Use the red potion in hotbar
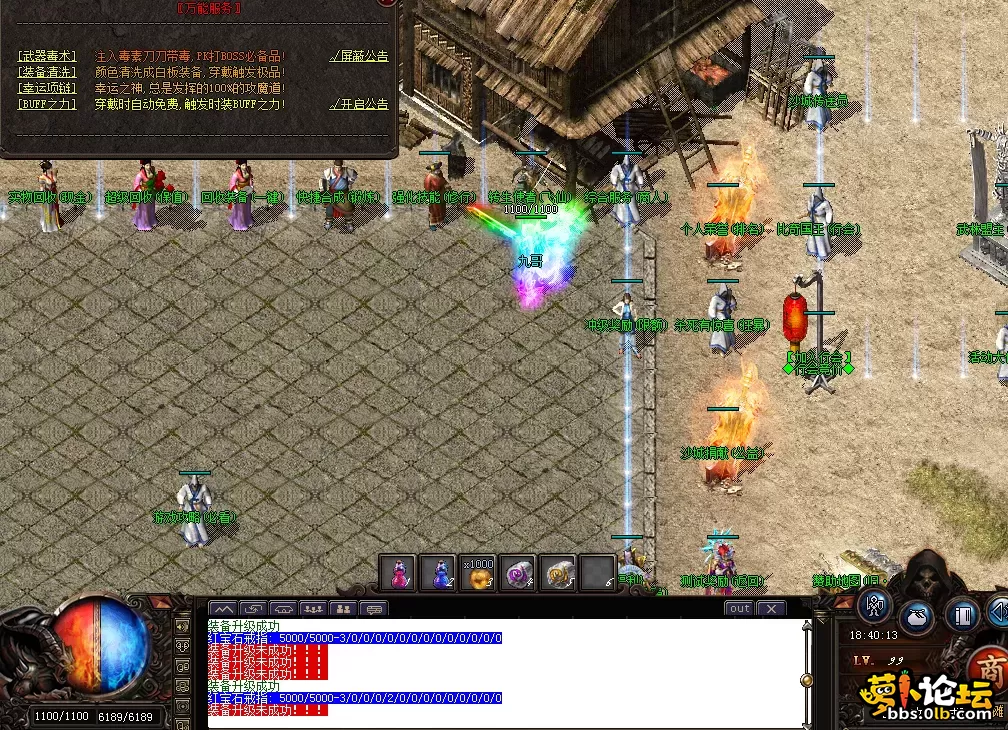Image resolution: width=1008 pixels, height=730 pixels. coord(397,573)
